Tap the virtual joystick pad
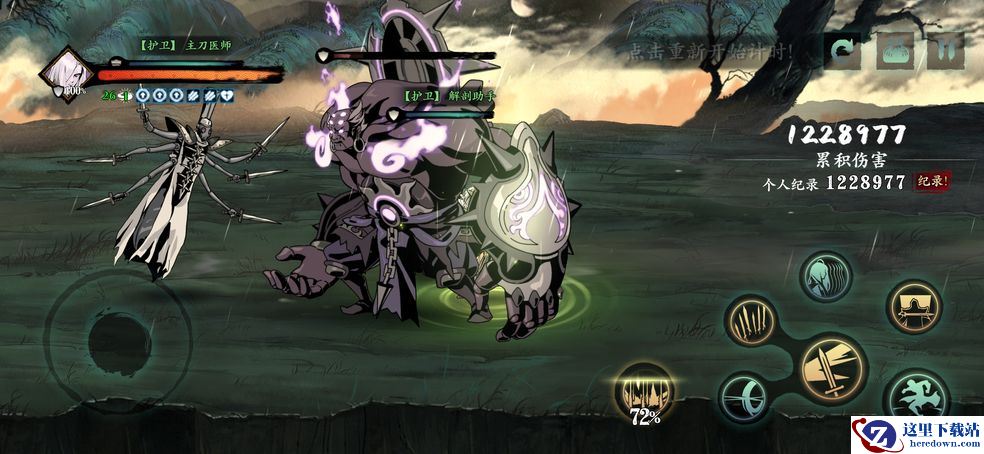 [124, 342]
